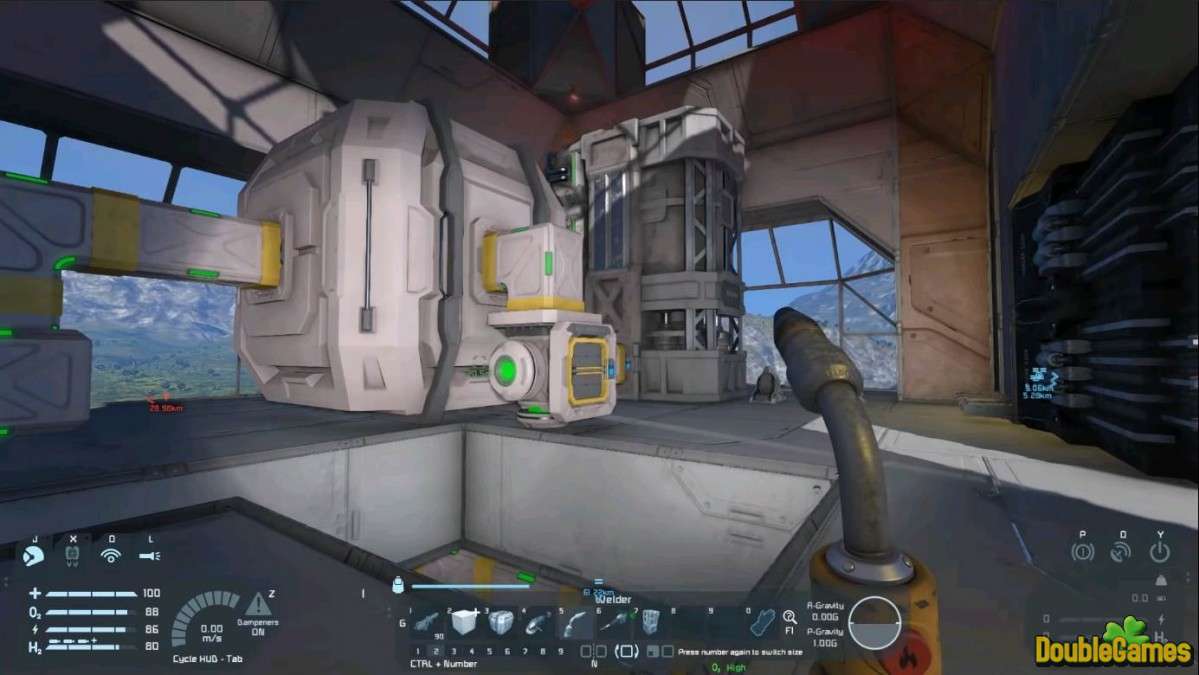Toggle the power button icon
The width and height of the screenshot is (1199, 675).
1160,552
